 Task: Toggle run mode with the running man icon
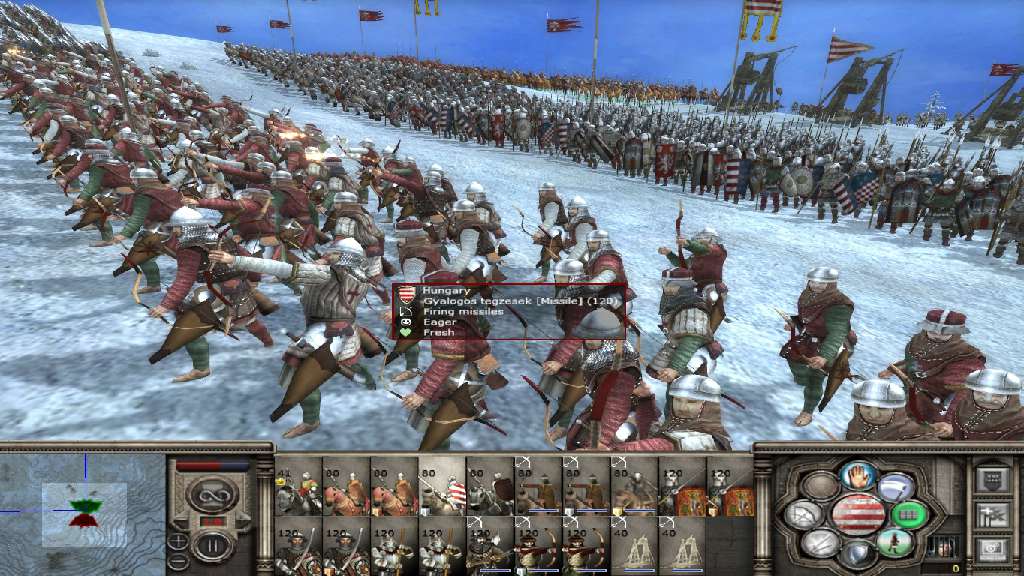(x=894, y=544)
